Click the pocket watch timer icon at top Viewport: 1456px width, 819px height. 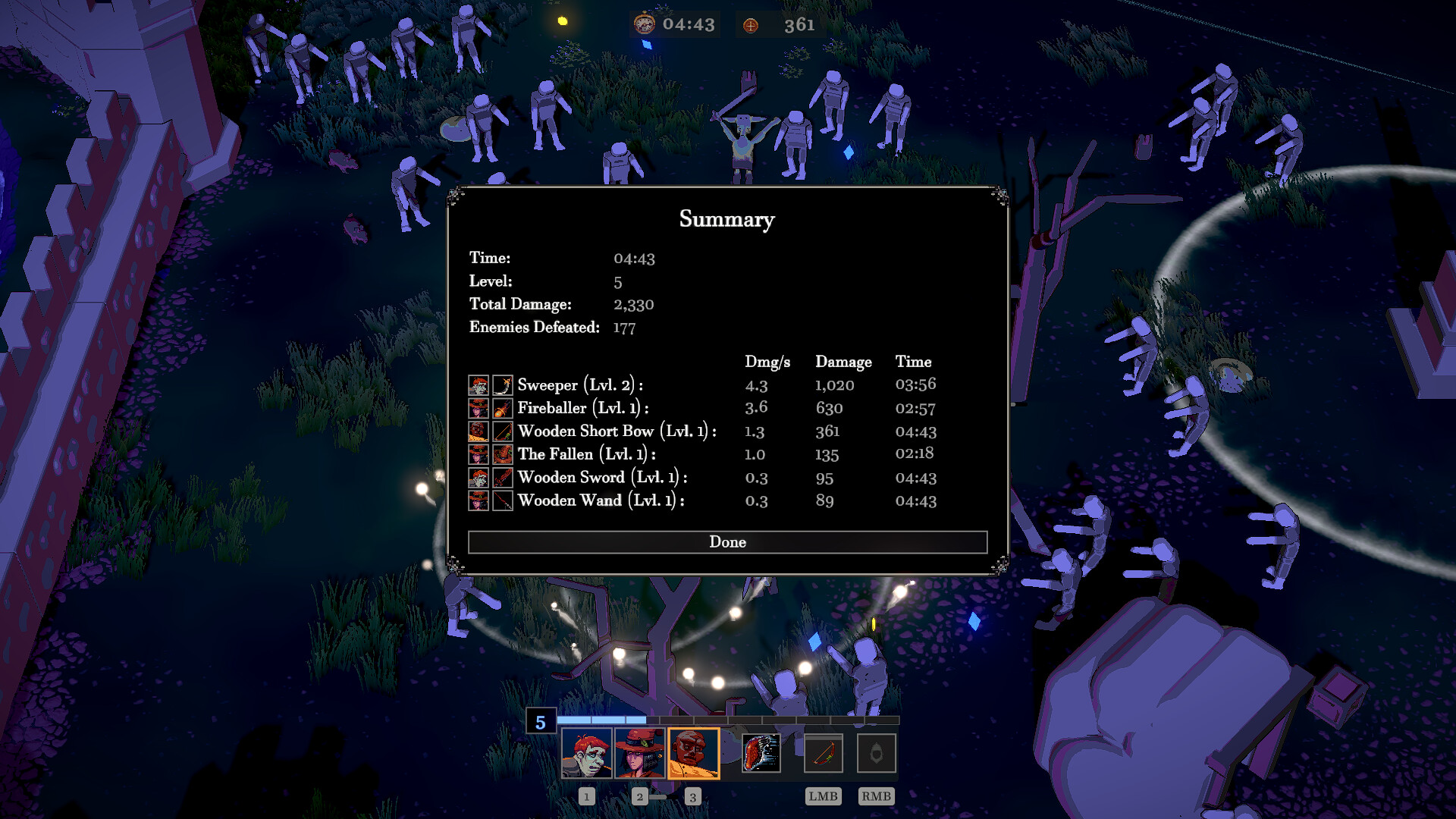click(644, 24)
